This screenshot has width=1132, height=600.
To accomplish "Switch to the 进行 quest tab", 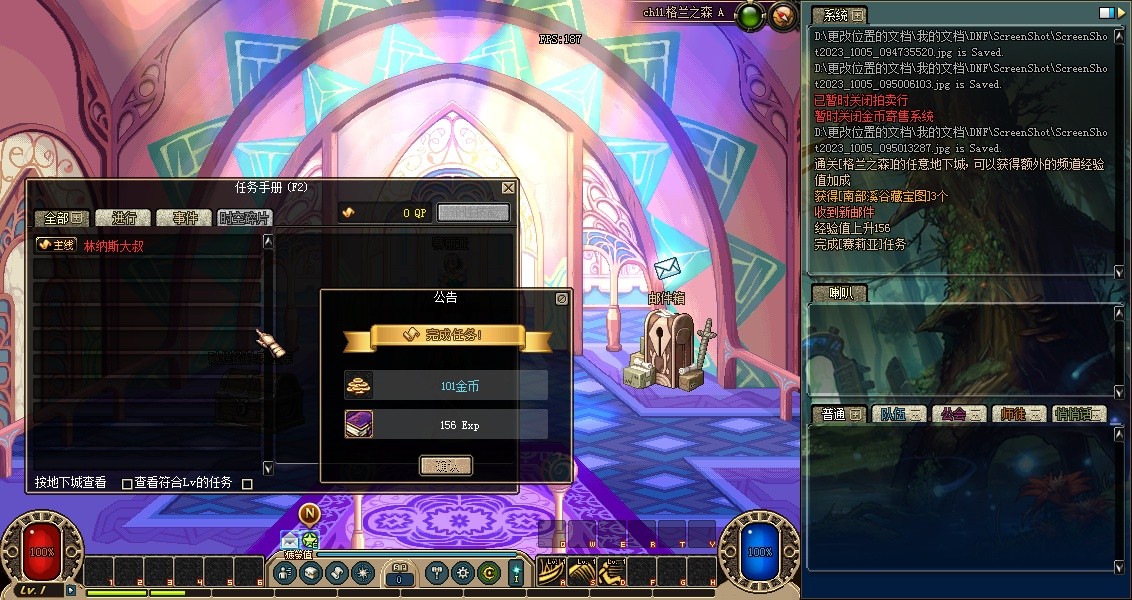I will point(123,218).
